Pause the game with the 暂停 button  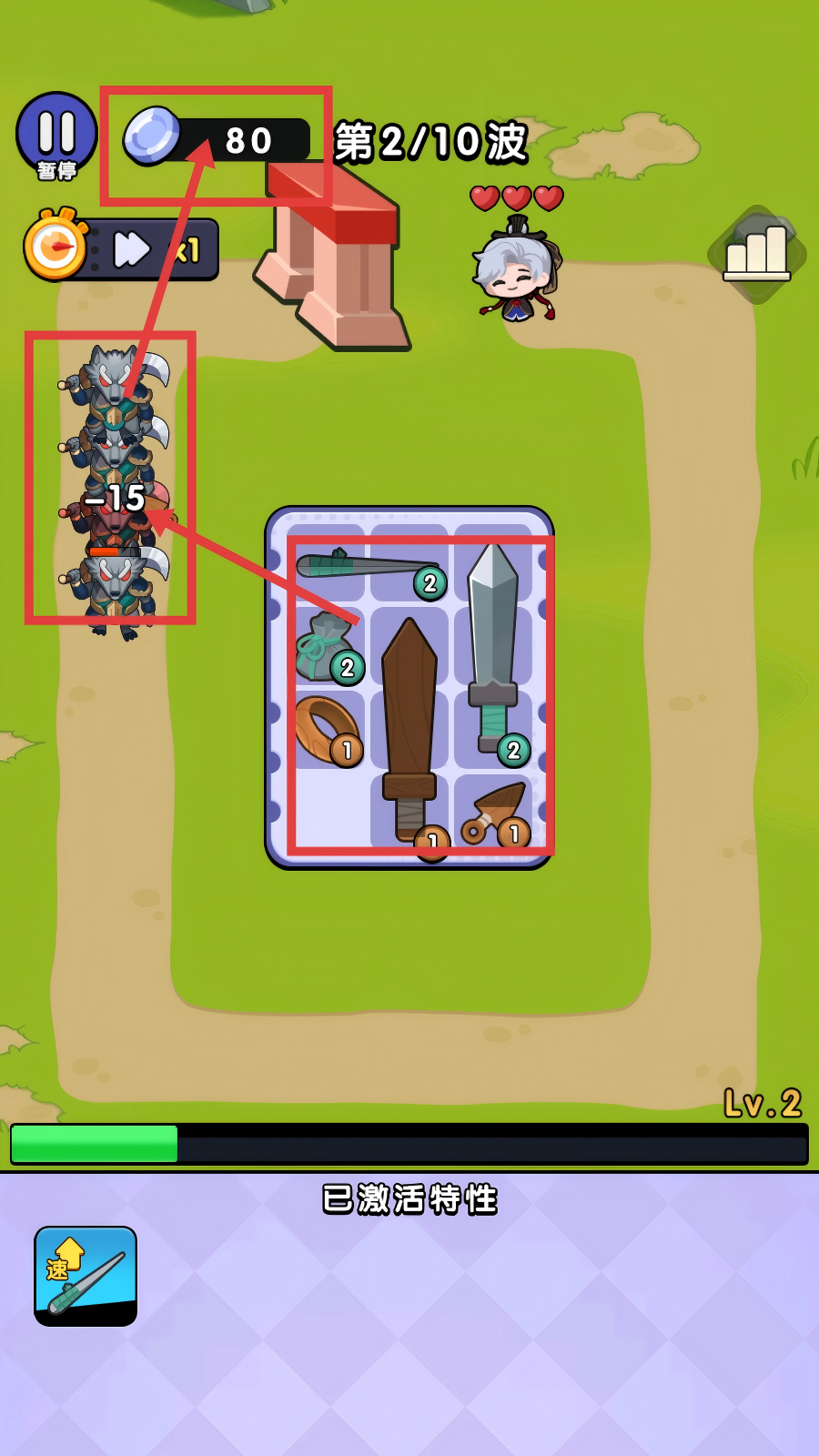click(x=56, y=135)
